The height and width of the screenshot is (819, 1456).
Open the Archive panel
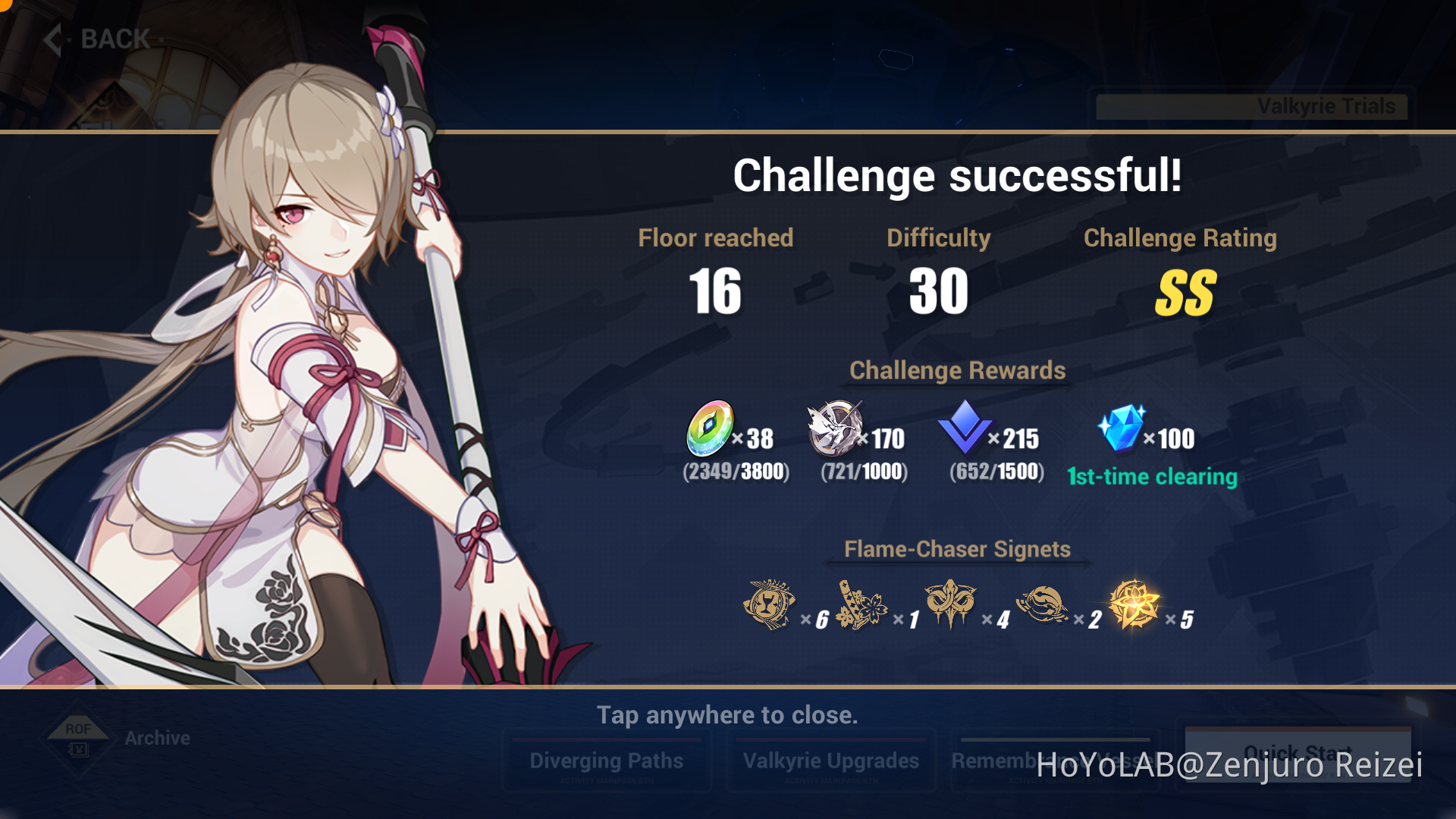coord(156,737)
